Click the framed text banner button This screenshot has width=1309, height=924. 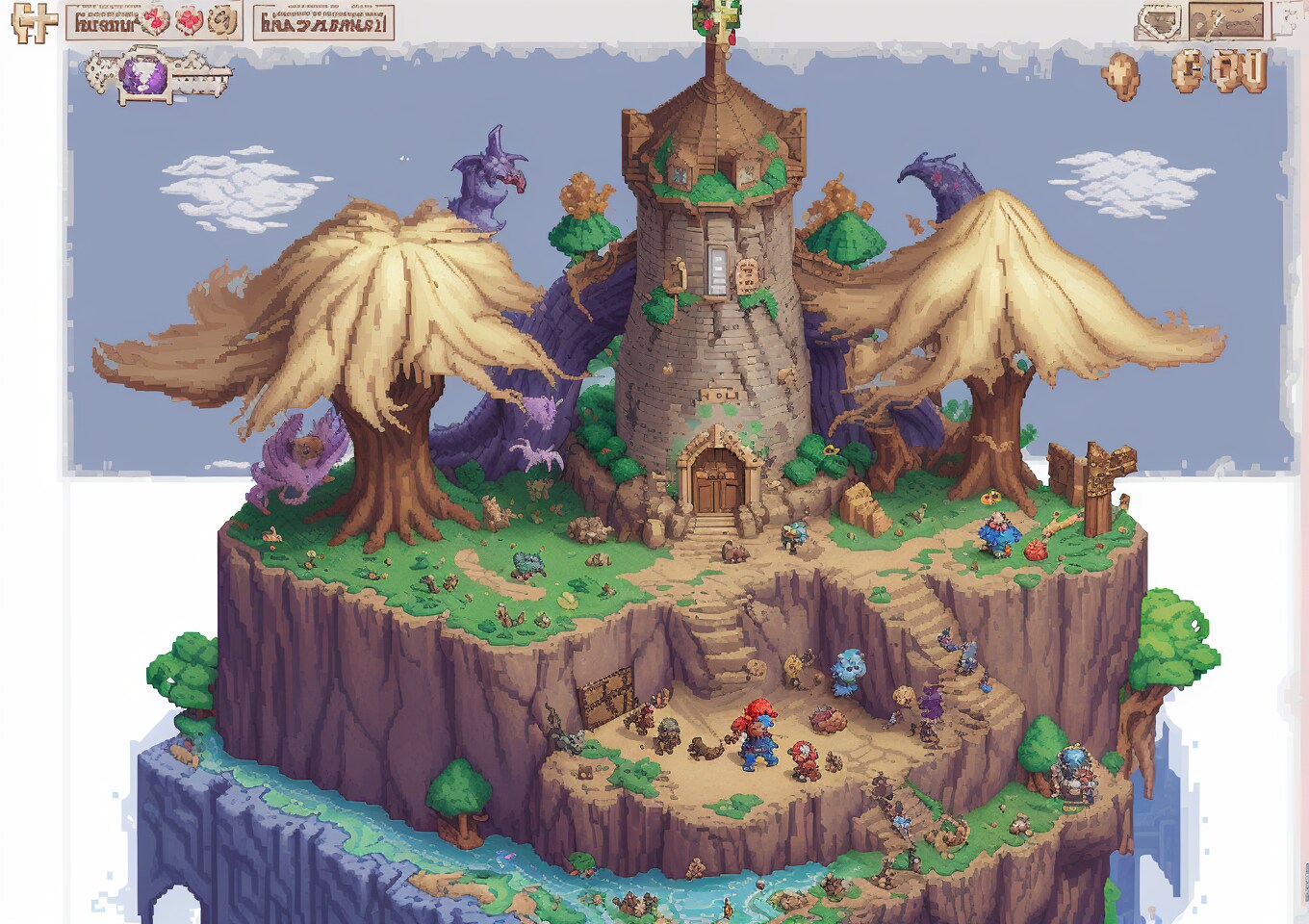click(x=323, y=22)
